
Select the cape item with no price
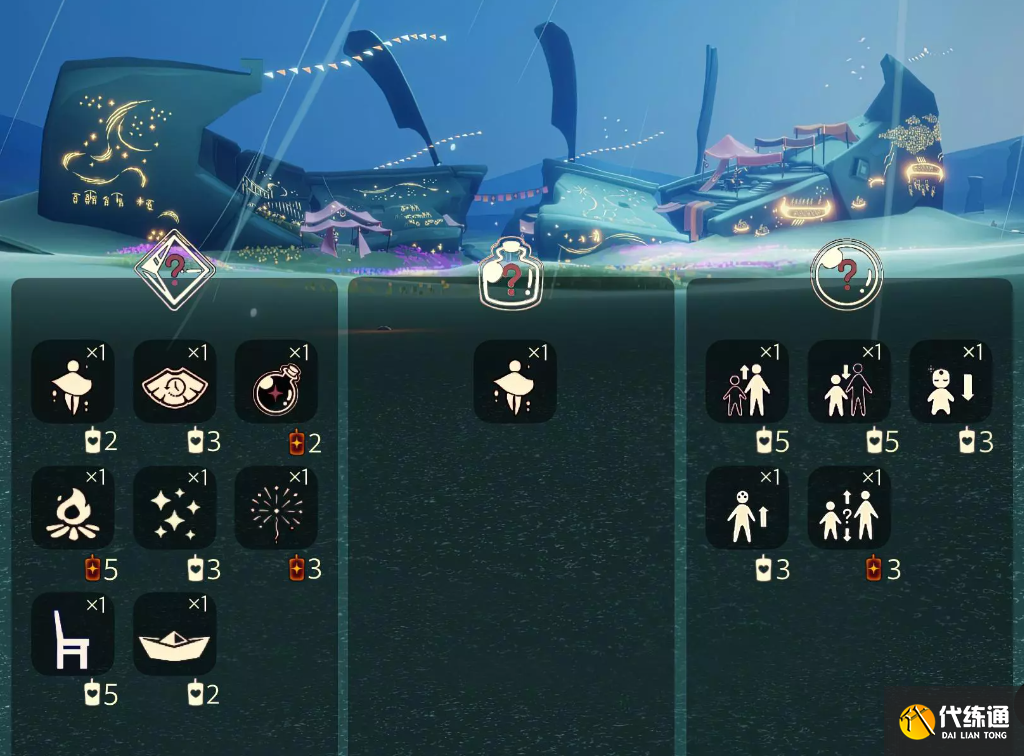coord(515,382)
